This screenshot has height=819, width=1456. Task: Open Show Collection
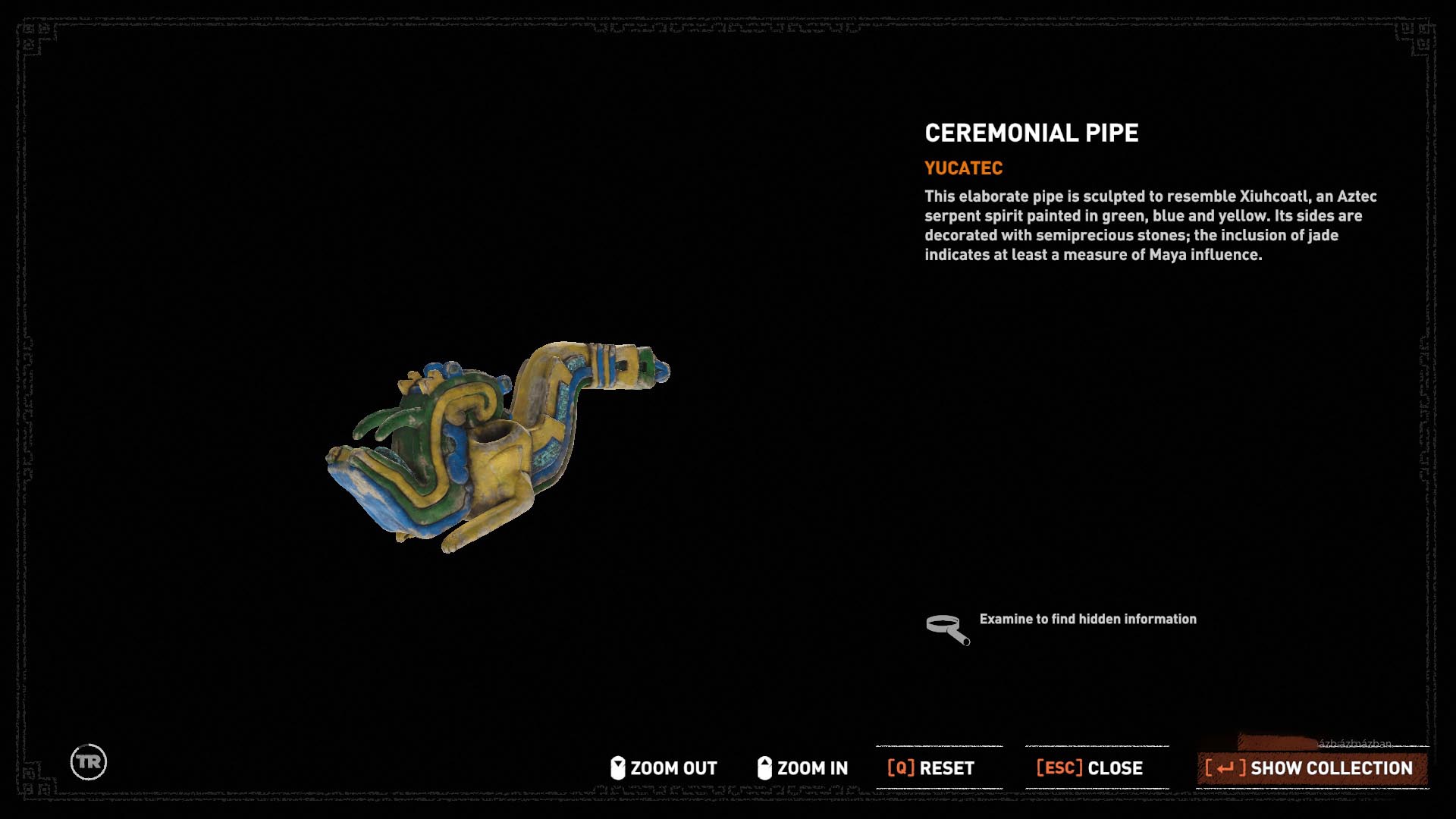1310,768
